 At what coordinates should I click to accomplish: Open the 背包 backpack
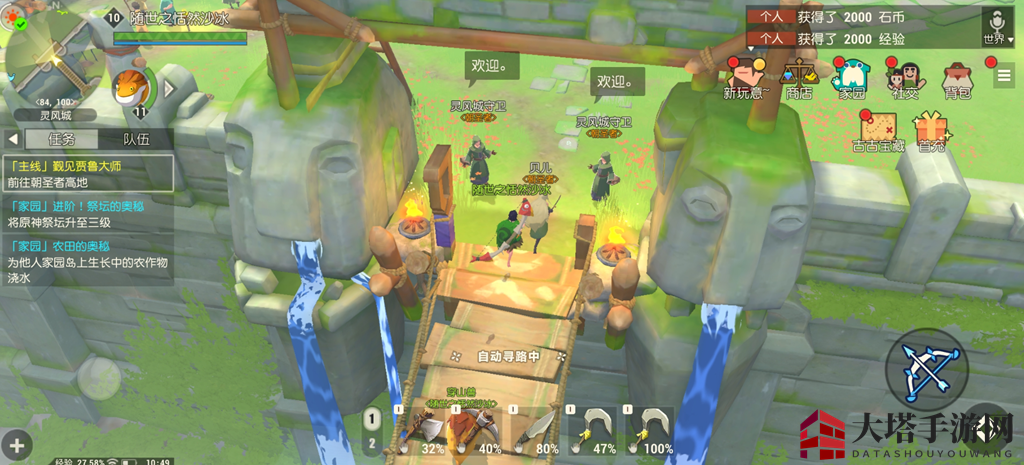pos(957,76)
